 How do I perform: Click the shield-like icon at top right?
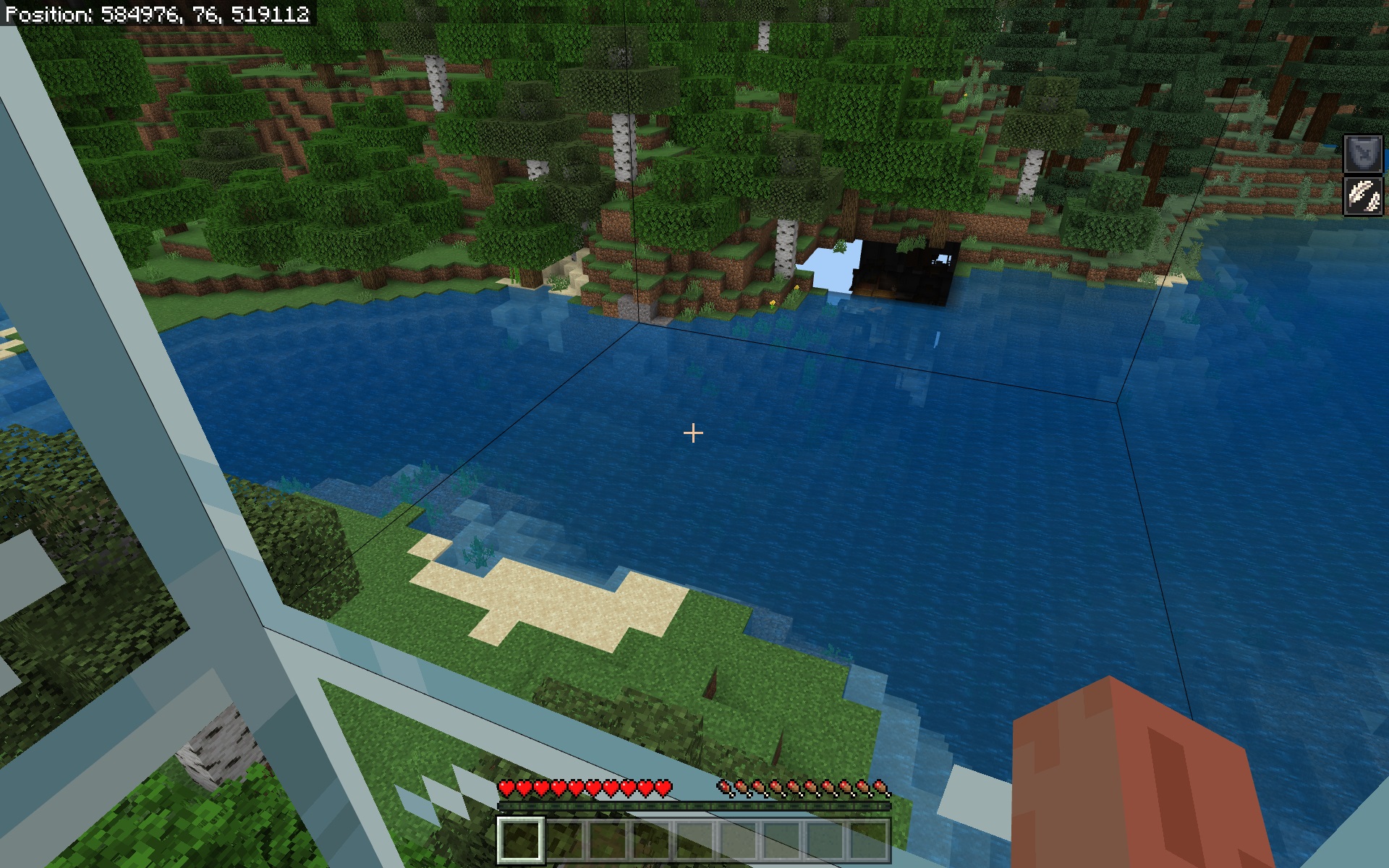click(x=1362, y=153)
